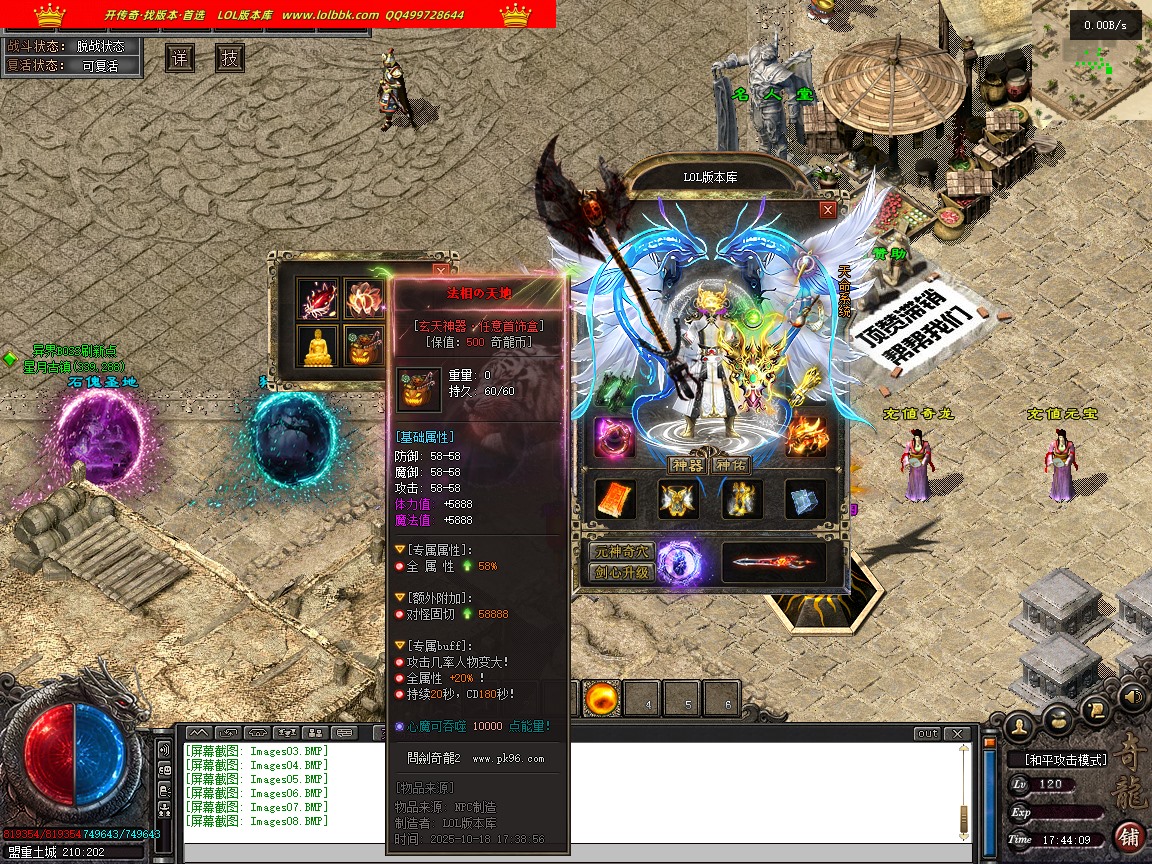This screenshot has width=1152, height=864.
Task: Select the orange scroll equipment slot
Action: coord(614,500)
